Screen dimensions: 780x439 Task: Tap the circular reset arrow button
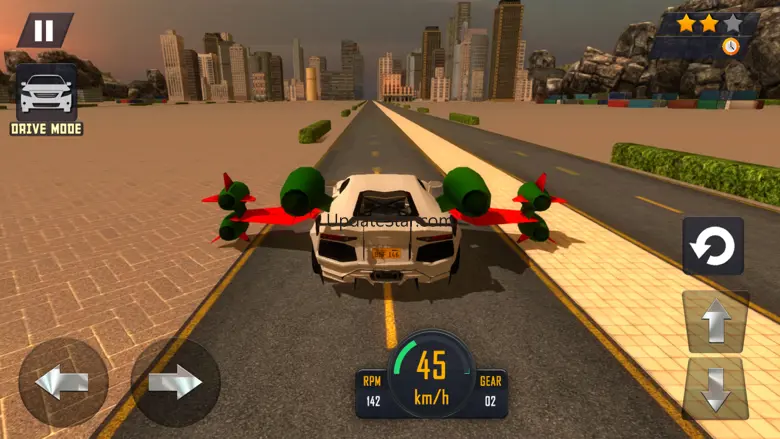(713, 246)
